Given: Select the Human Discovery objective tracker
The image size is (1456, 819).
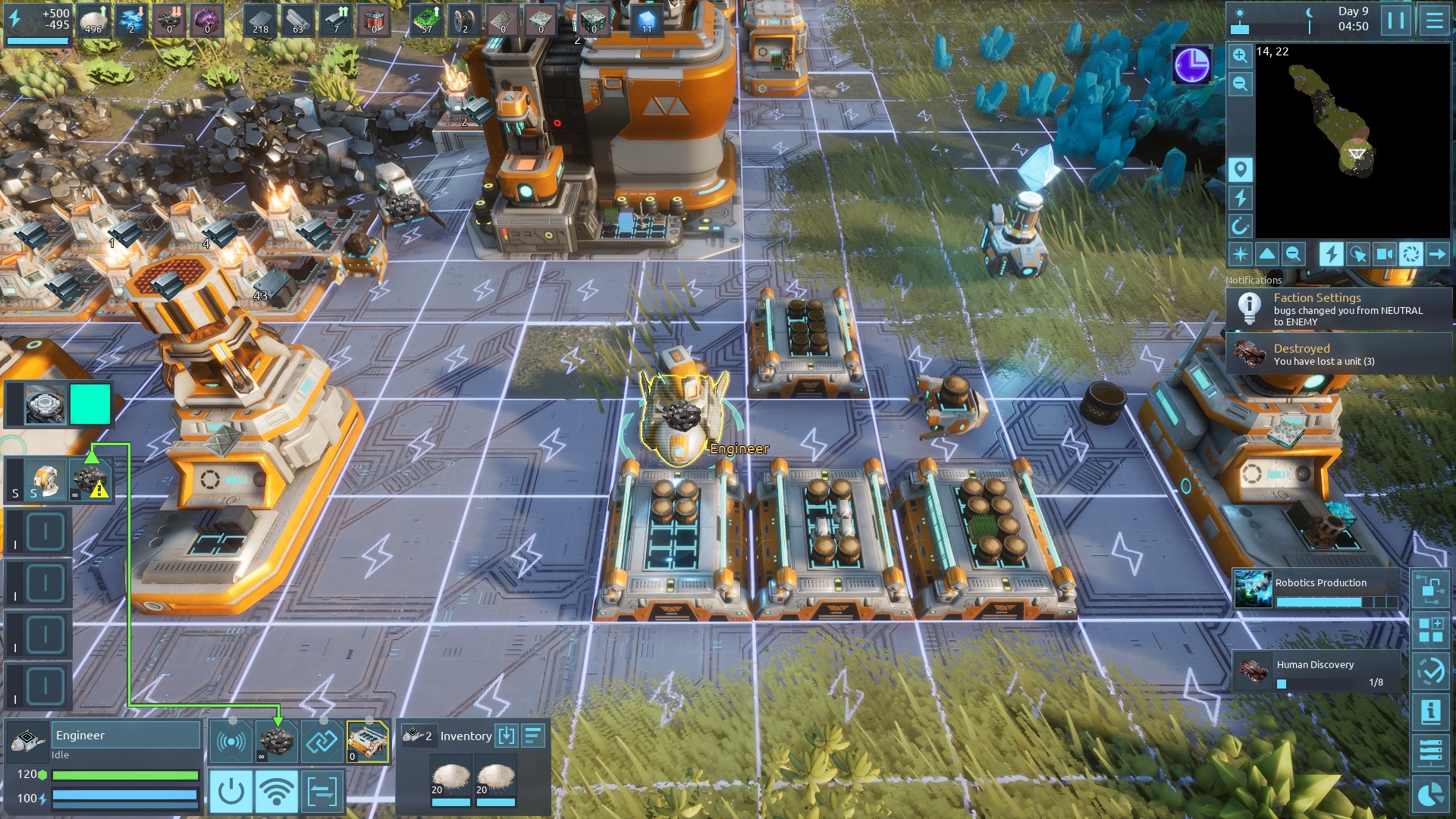Looking at the screenshot, I should 1317,672.
